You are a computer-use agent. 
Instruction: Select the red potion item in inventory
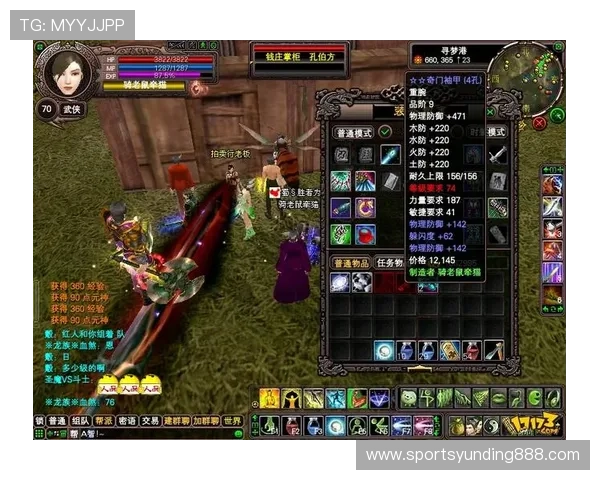(x=365, y=233)
